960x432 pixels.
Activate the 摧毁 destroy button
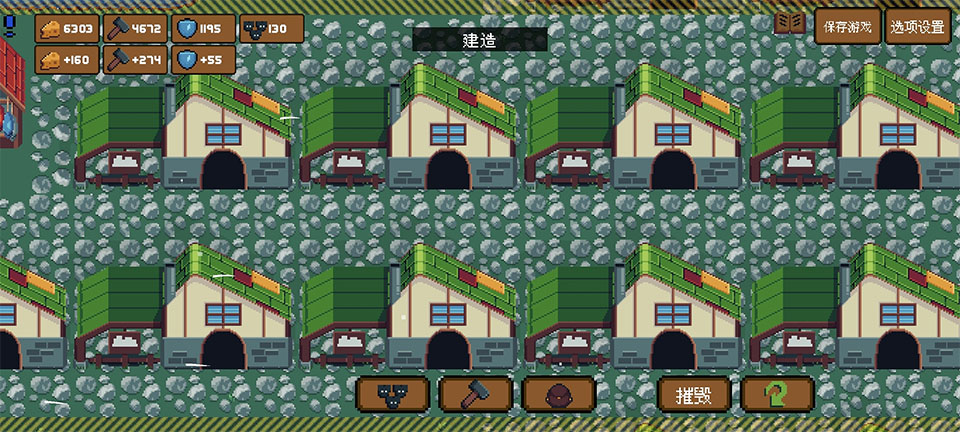pos(694,394)
